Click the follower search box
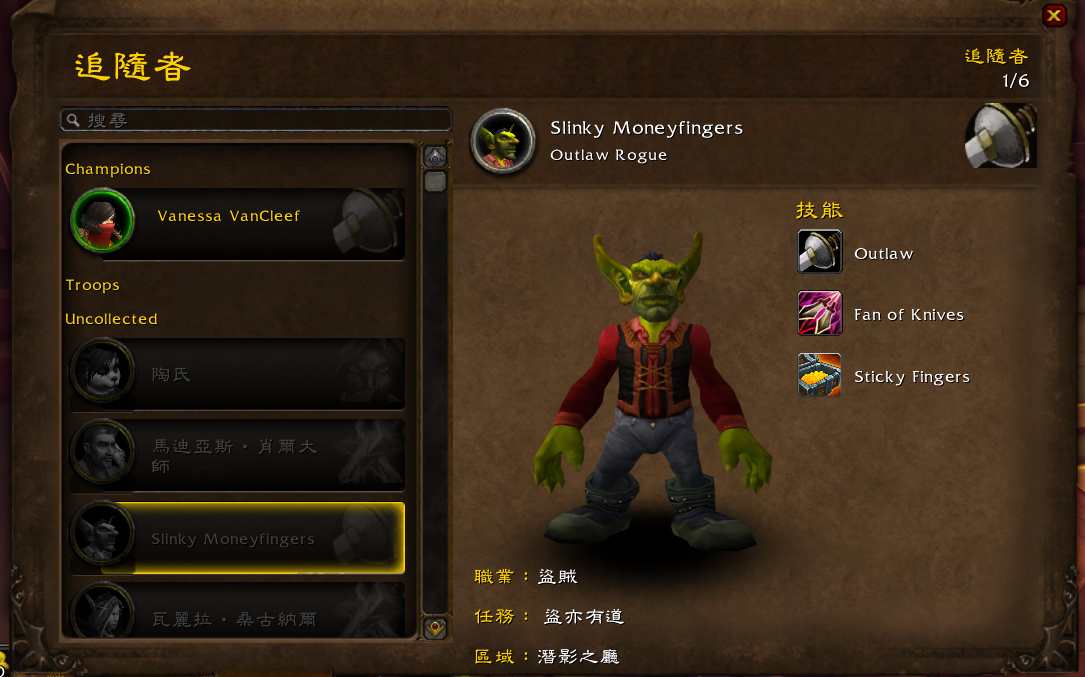Viewport: 1085px width, 677px height. 255,120
